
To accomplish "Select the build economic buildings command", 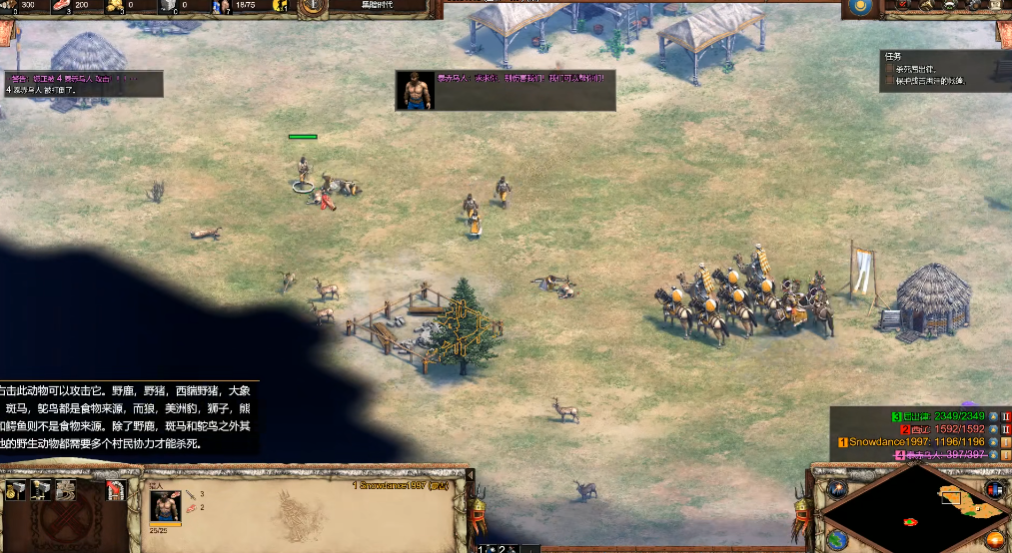I will [16, 489].
